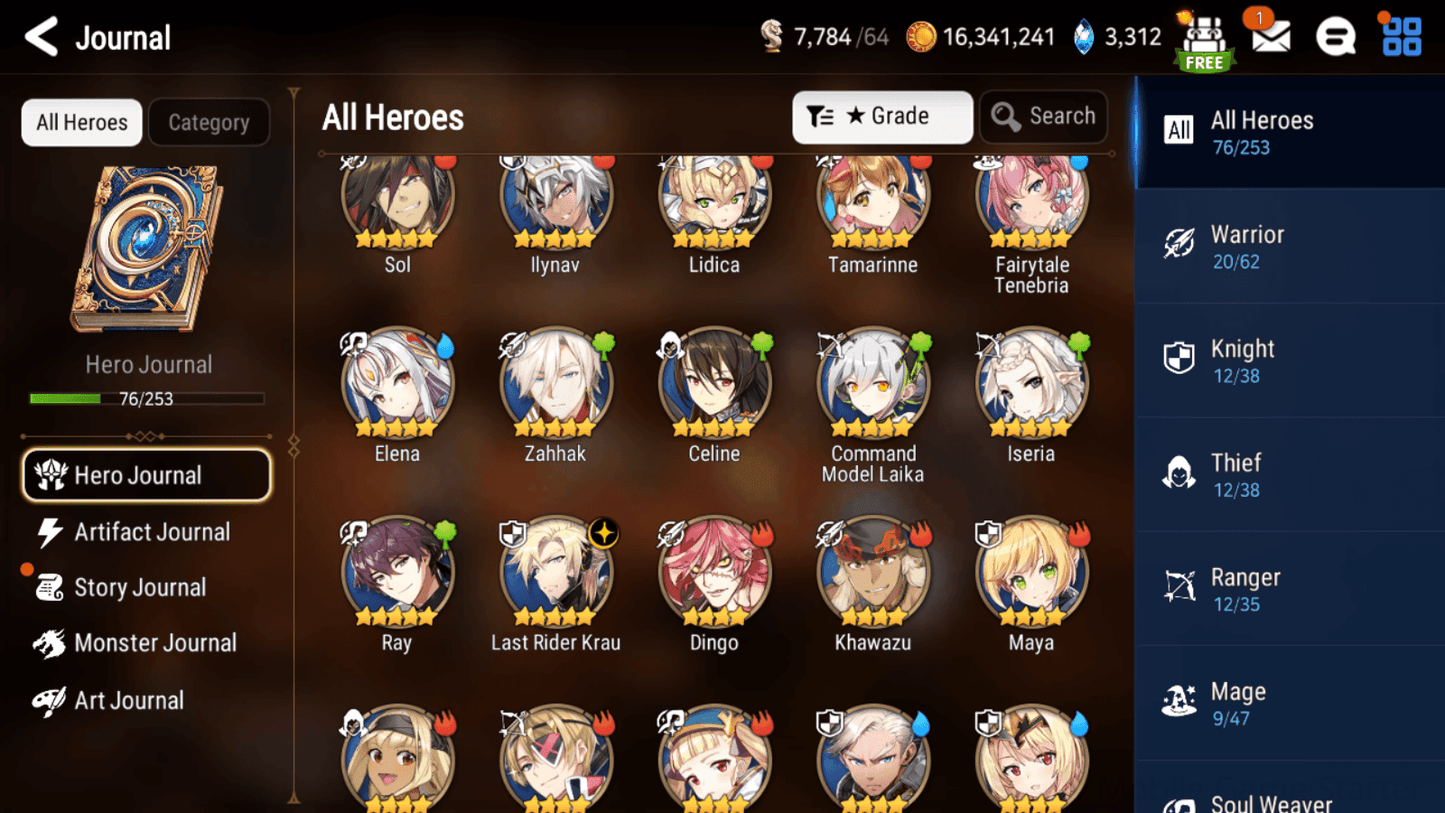This screenshot has height=813, width=1445.
Task: Open the chat bubble icon
Action: (x=1335, y=37)
